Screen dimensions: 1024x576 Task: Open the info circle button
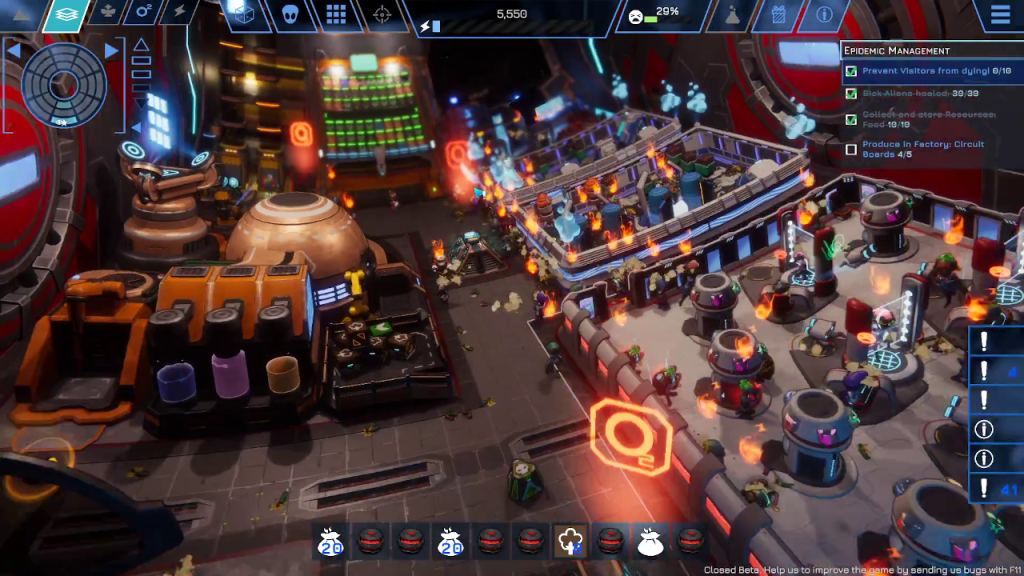(x=824, y=15)
